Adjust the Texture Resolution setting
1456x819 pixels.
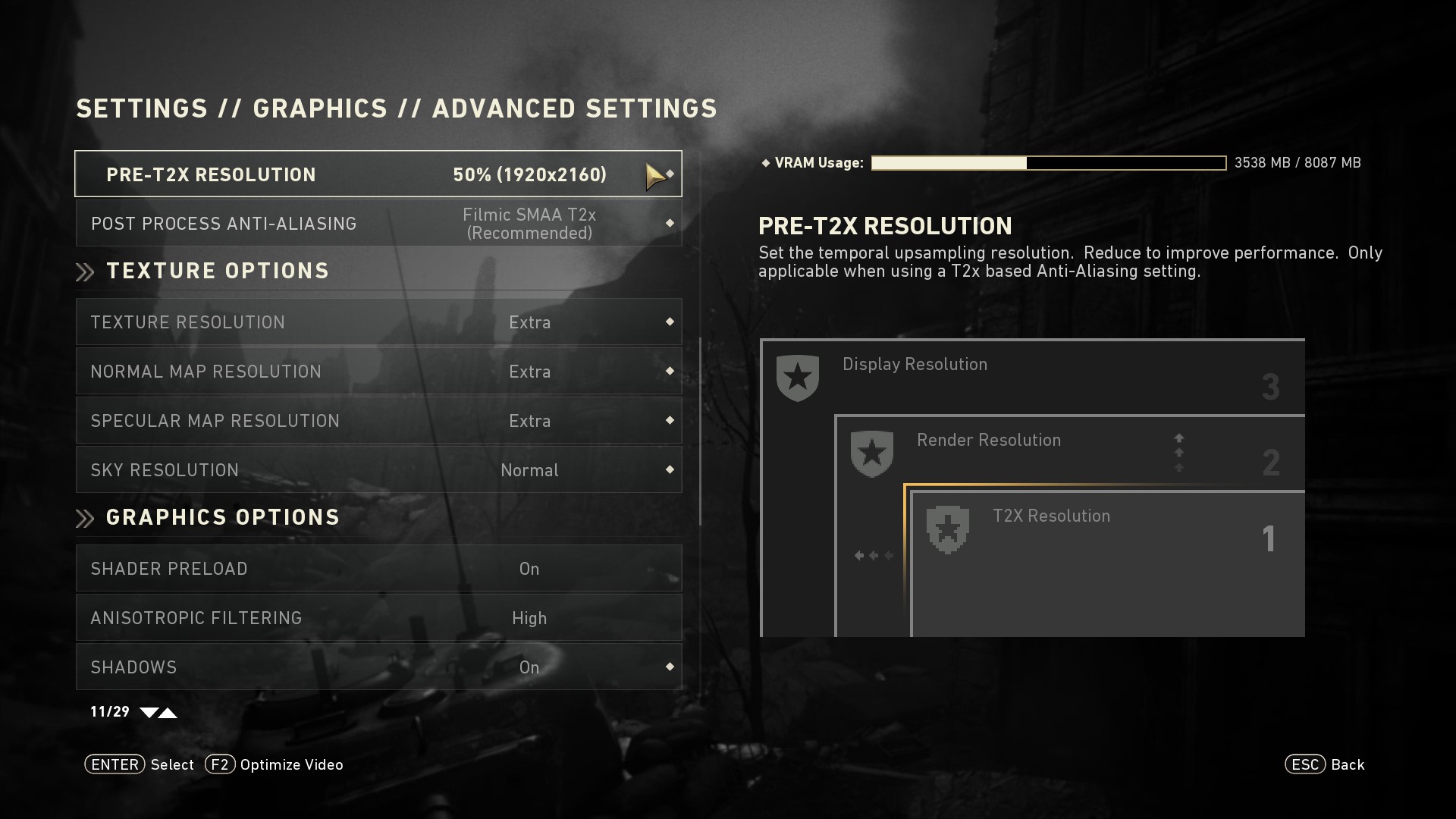click(378, 322)
